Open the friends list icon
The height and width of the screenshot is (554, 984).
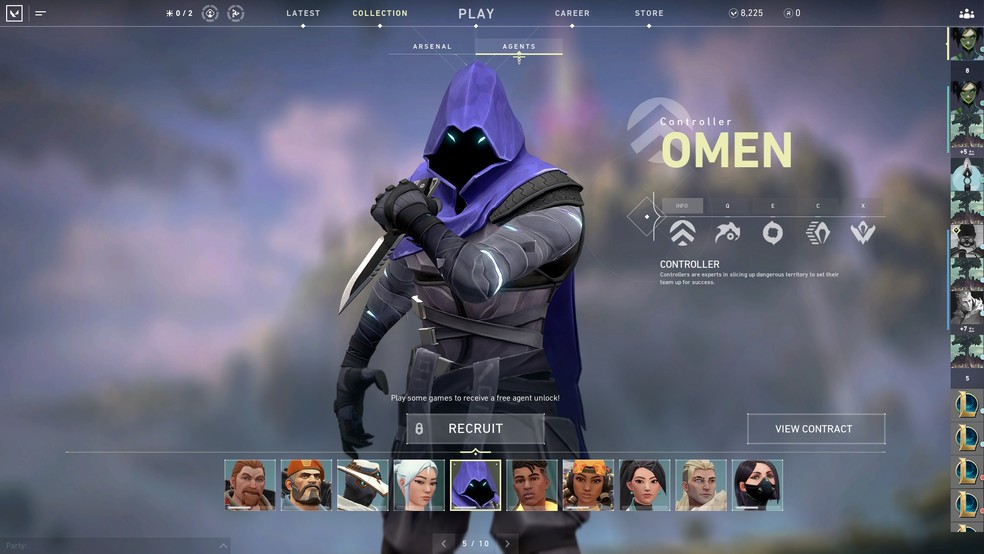coord(966,14)
